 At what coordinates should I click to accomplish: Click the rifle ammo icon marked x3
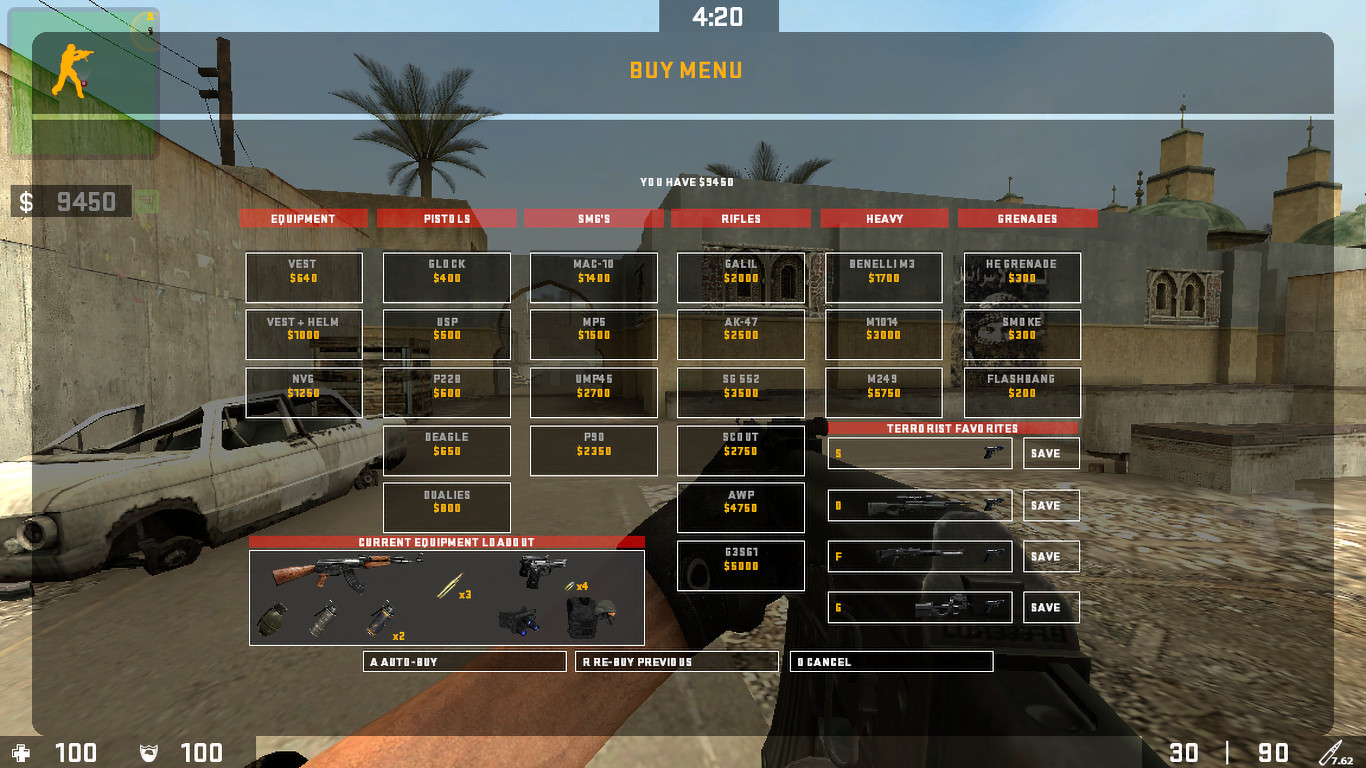[448, 585]
